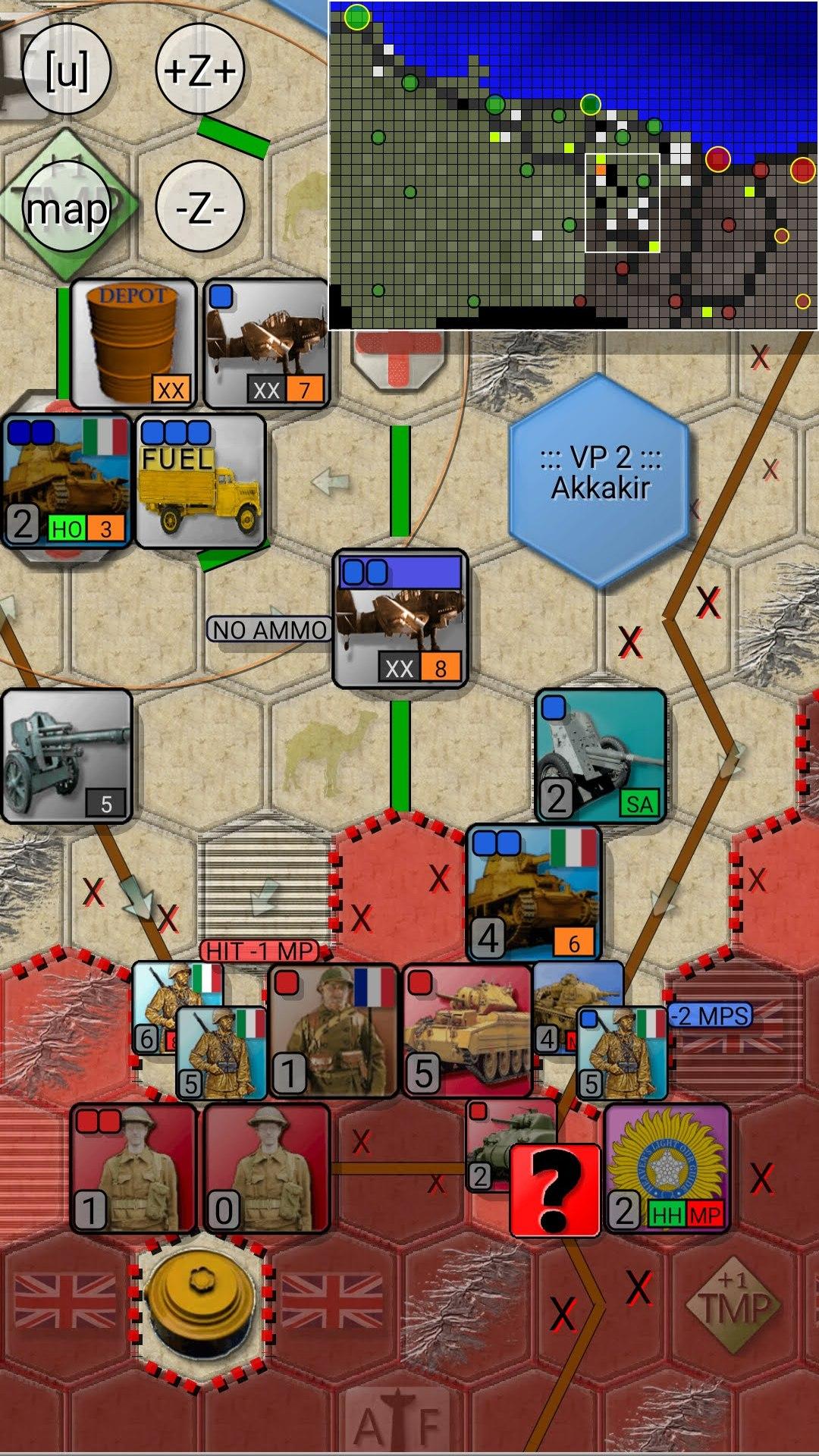Choose the Italian tank with 4 moves
819x1456 pixels.
[535, 893]
